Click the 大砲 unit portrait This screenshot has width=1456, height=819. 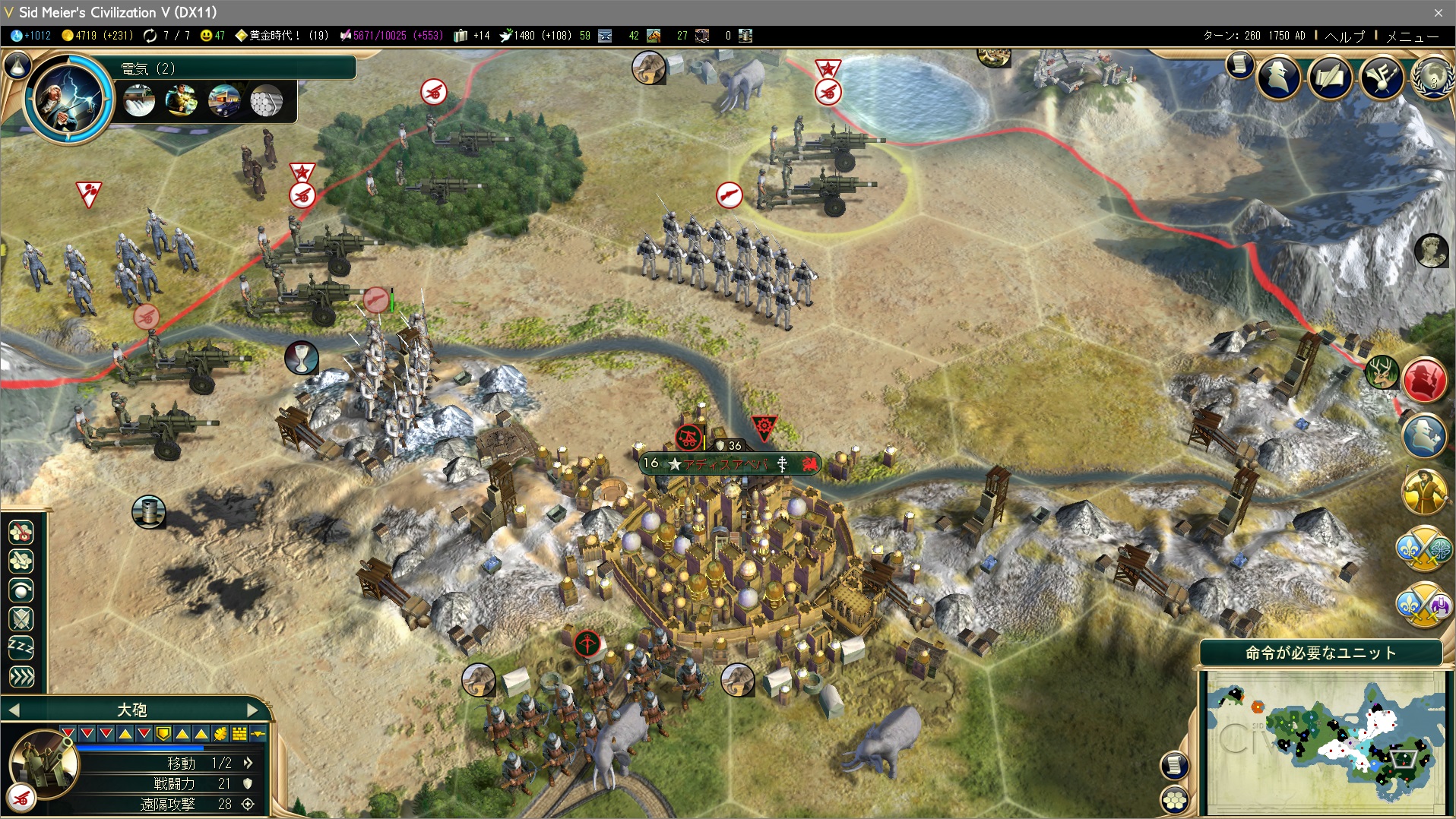(x=43, y=762)
